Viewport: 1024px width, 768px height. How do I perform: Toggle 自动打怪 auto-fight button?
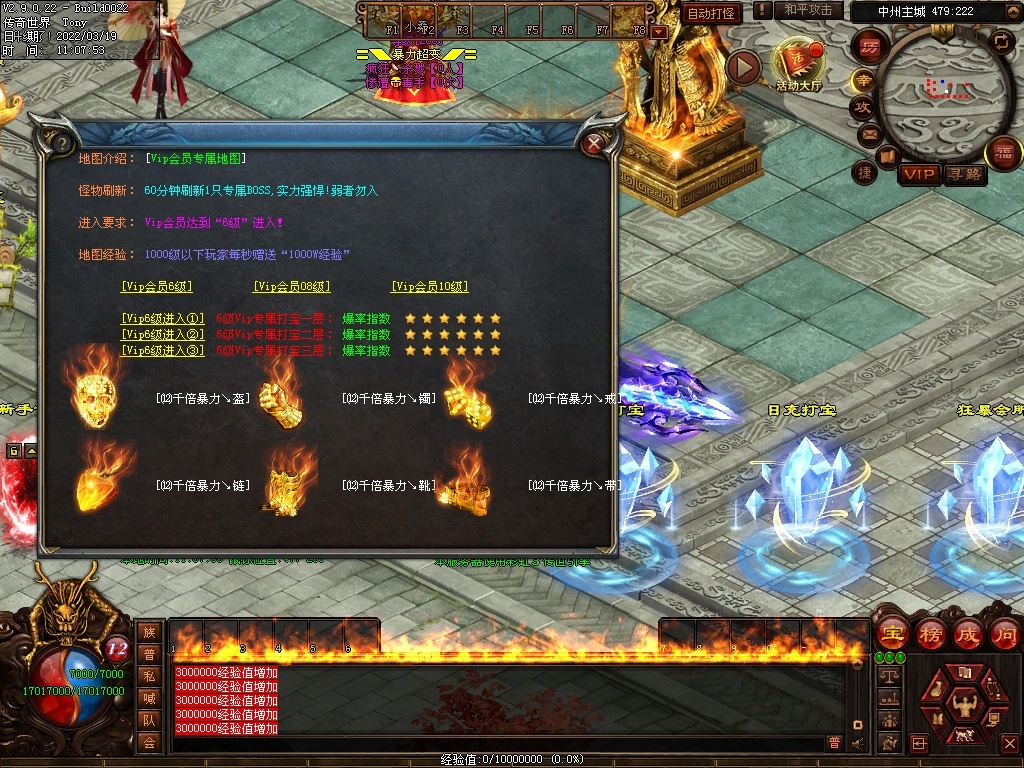(712, 13)
